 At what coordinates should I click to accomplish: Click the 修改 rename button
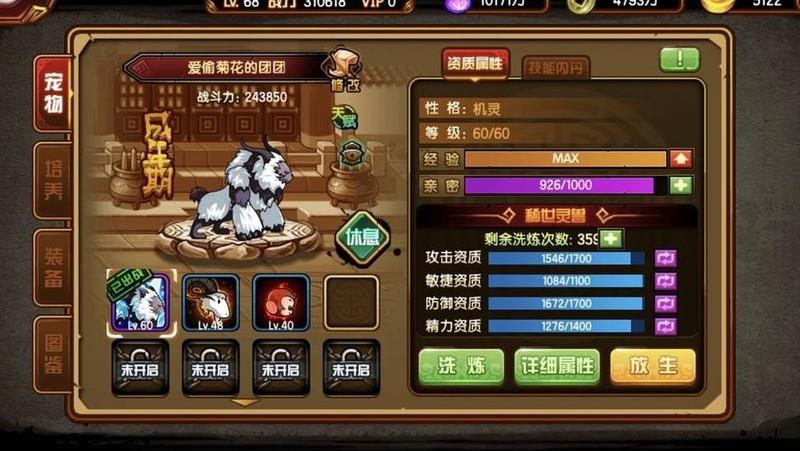344,70
